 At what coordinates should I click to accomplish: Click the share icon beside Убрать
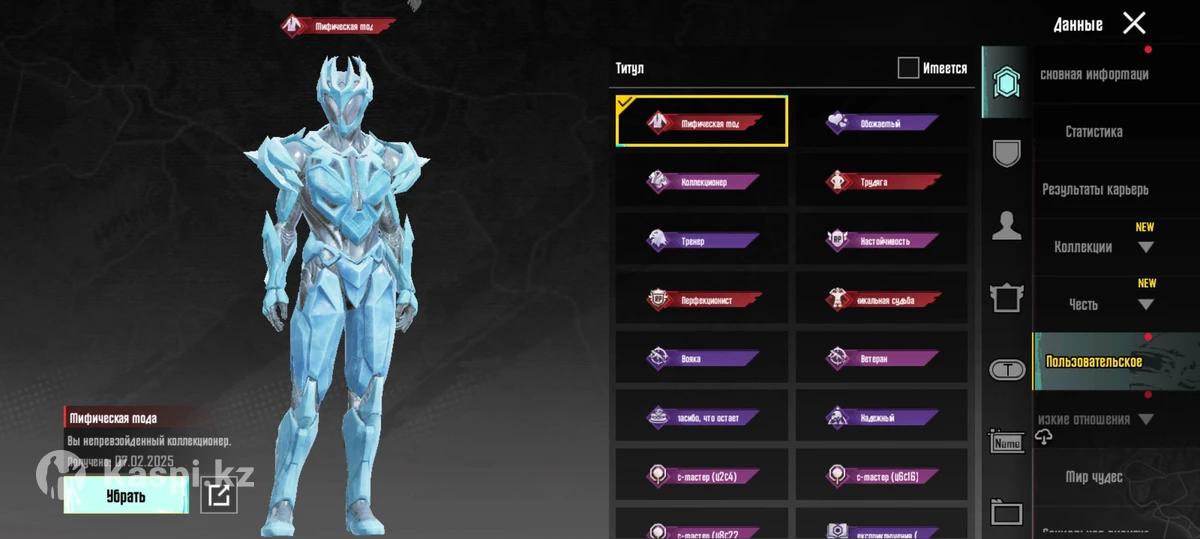[x=219, y=495]
